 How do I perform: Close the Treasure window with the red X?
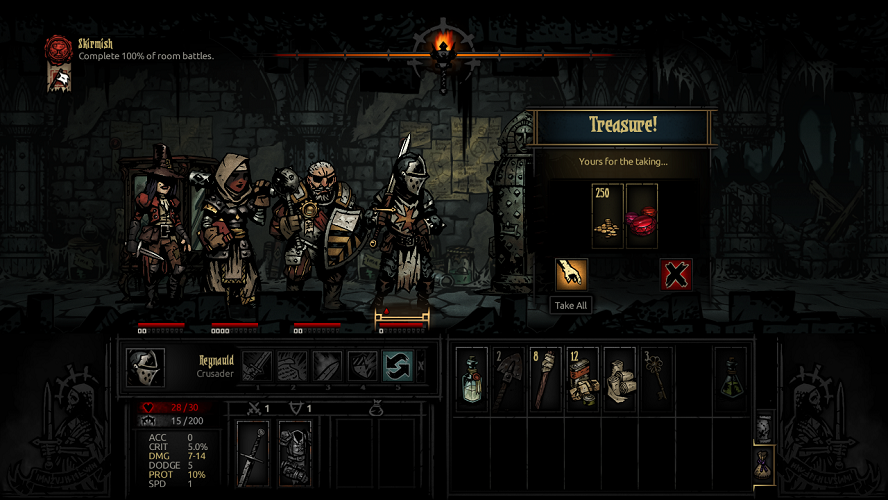(676, 274)
